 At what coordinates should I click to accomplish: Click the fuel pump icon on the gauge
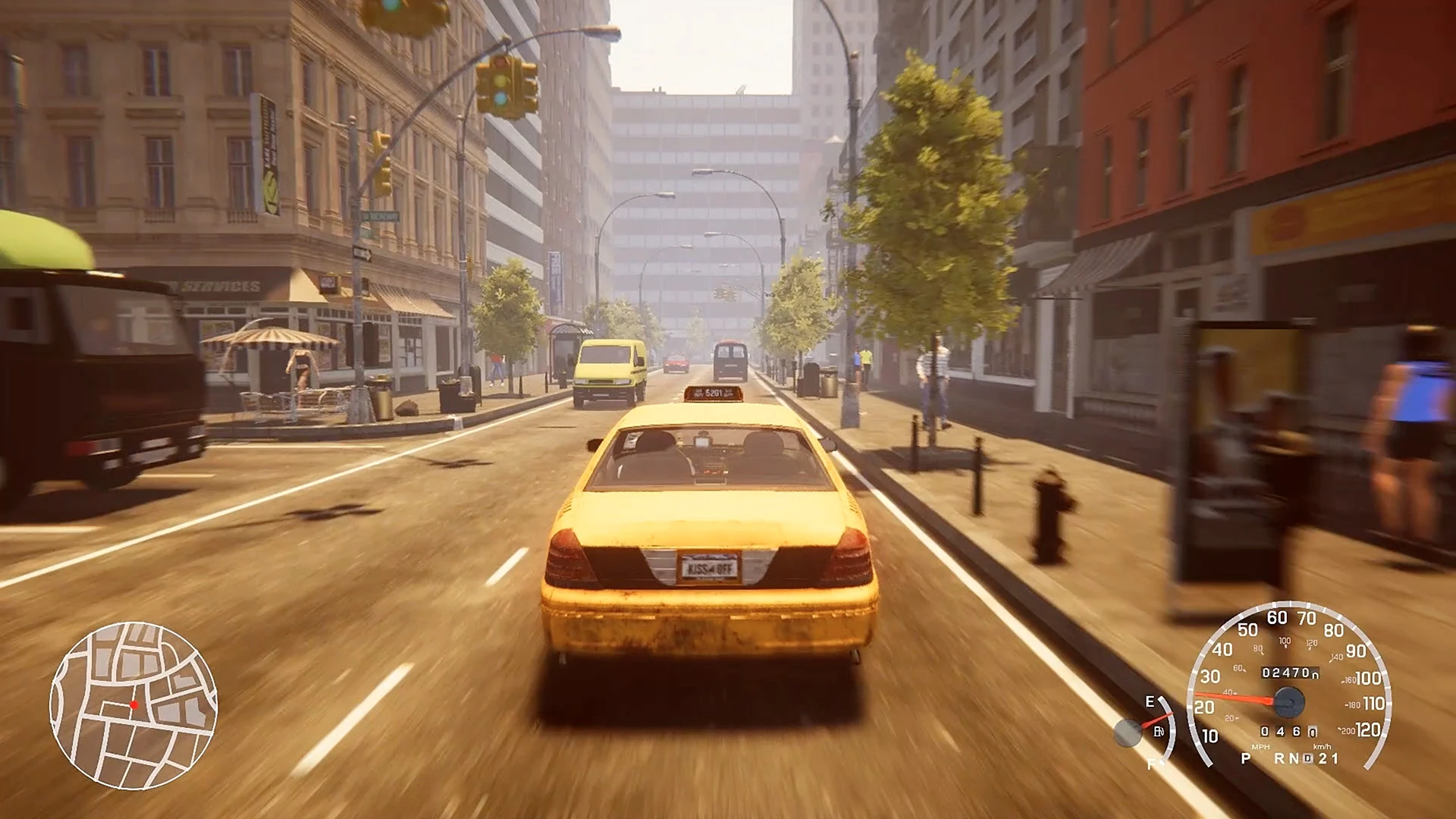1159,733
